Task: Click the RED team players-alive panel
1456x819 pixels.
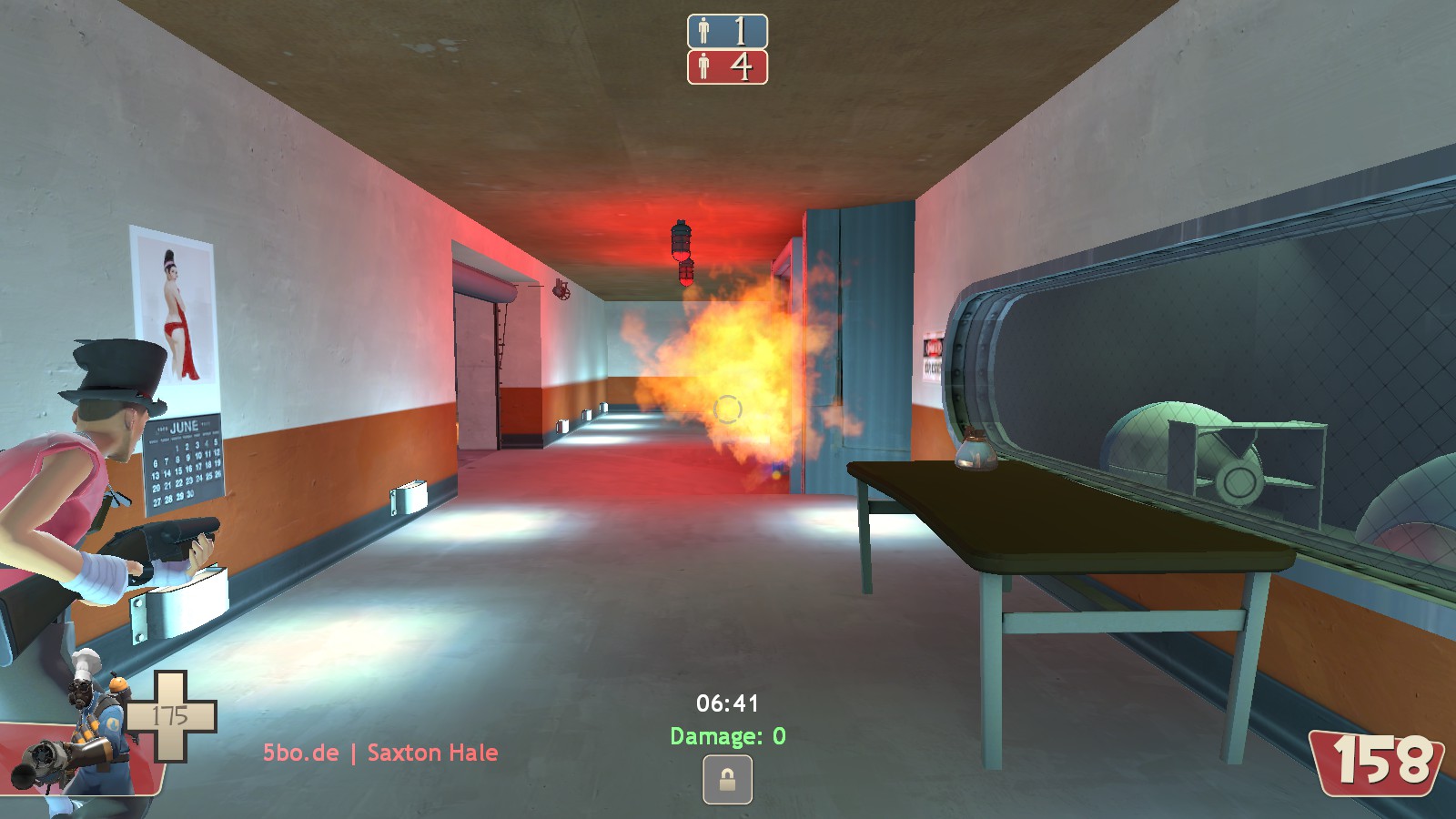Action: pyautogui.click(x=727, y=67)
